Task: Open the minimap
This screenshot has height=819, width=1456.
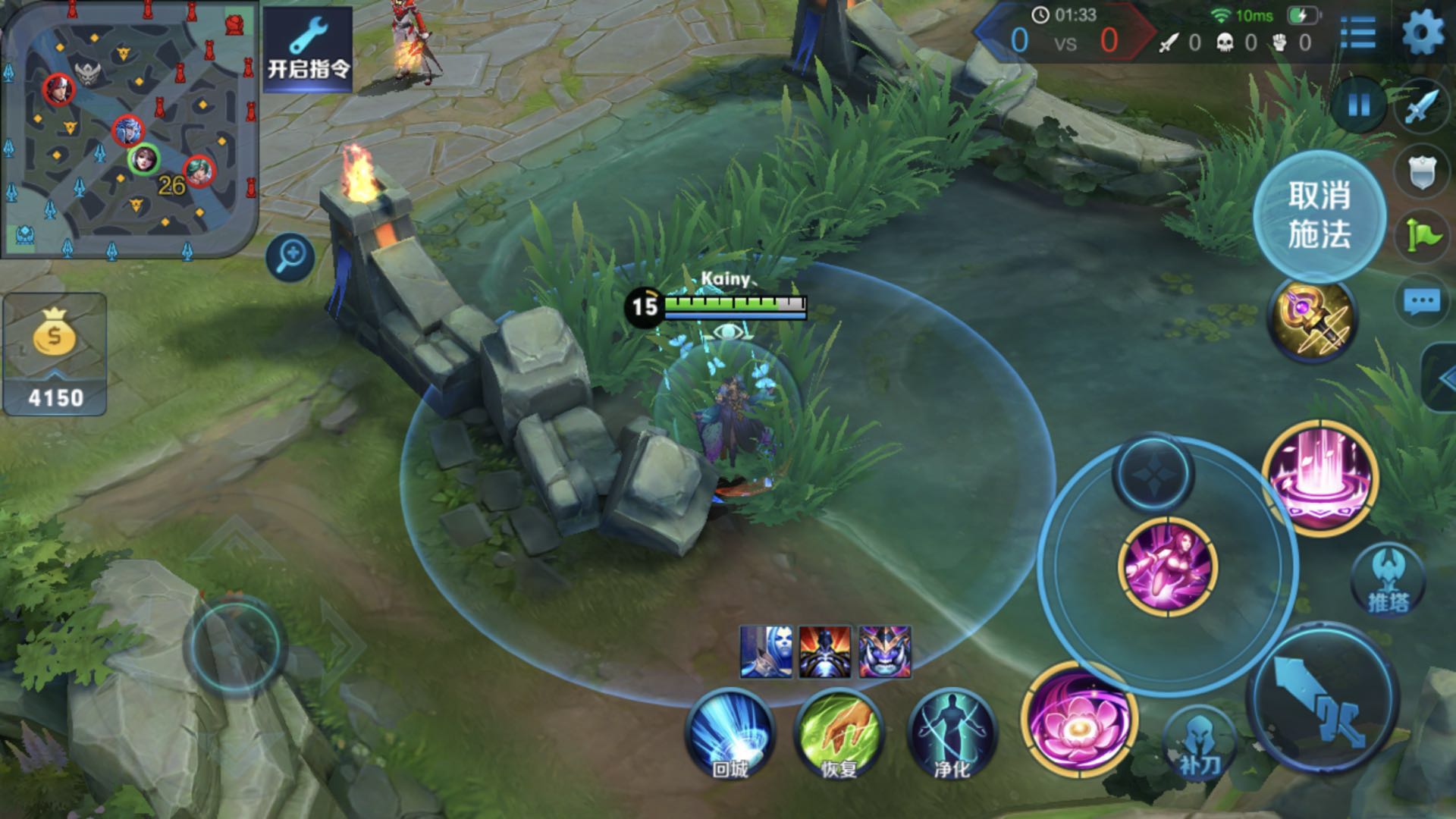Action: (129, 129)
